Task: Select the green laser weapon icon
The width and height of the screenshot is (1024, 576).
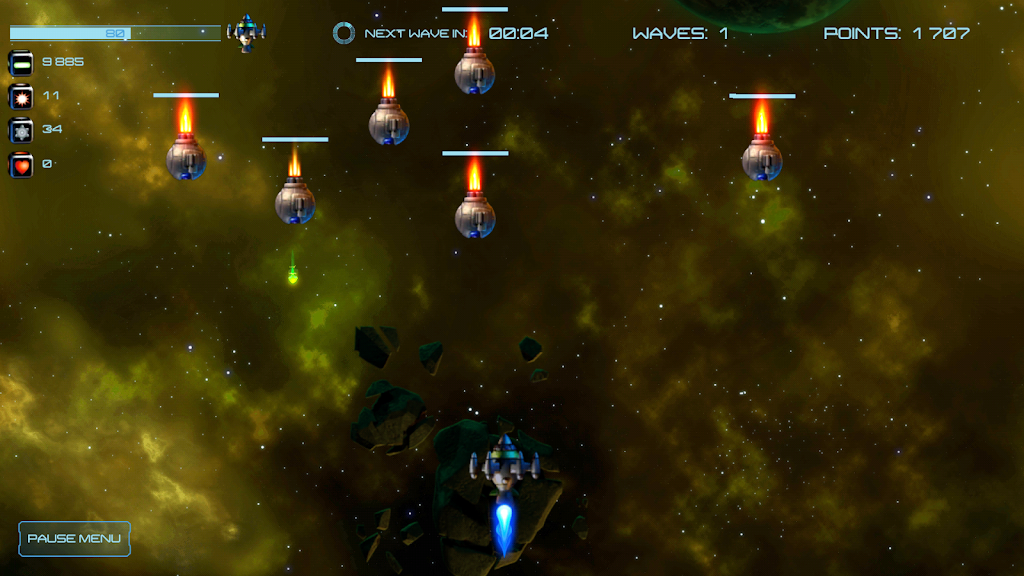Action: click(x=21, y=62)
